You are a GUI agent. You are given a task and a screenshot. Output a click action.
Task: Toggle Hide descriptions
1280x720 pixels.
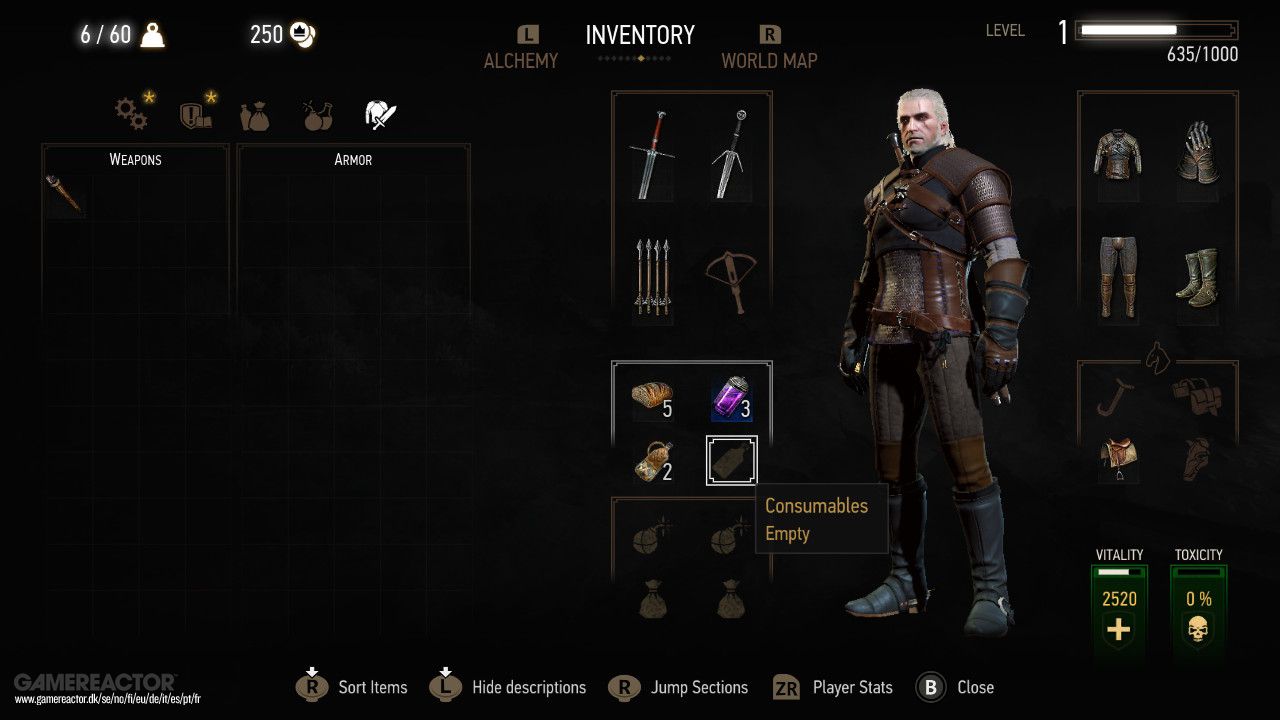pos(528,687)
